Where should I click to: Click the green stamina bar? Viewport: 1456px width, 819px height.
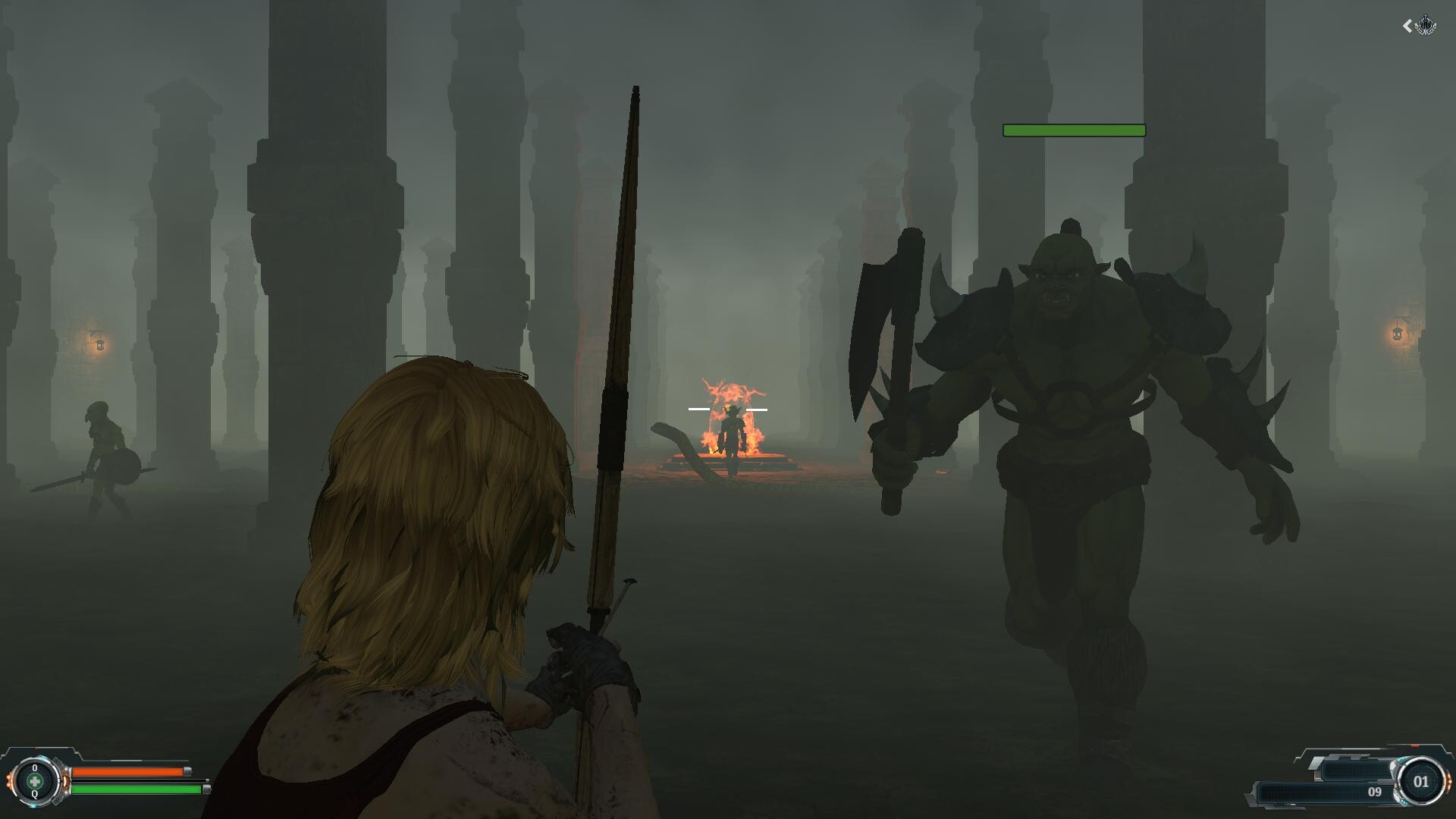coord(133,790)
